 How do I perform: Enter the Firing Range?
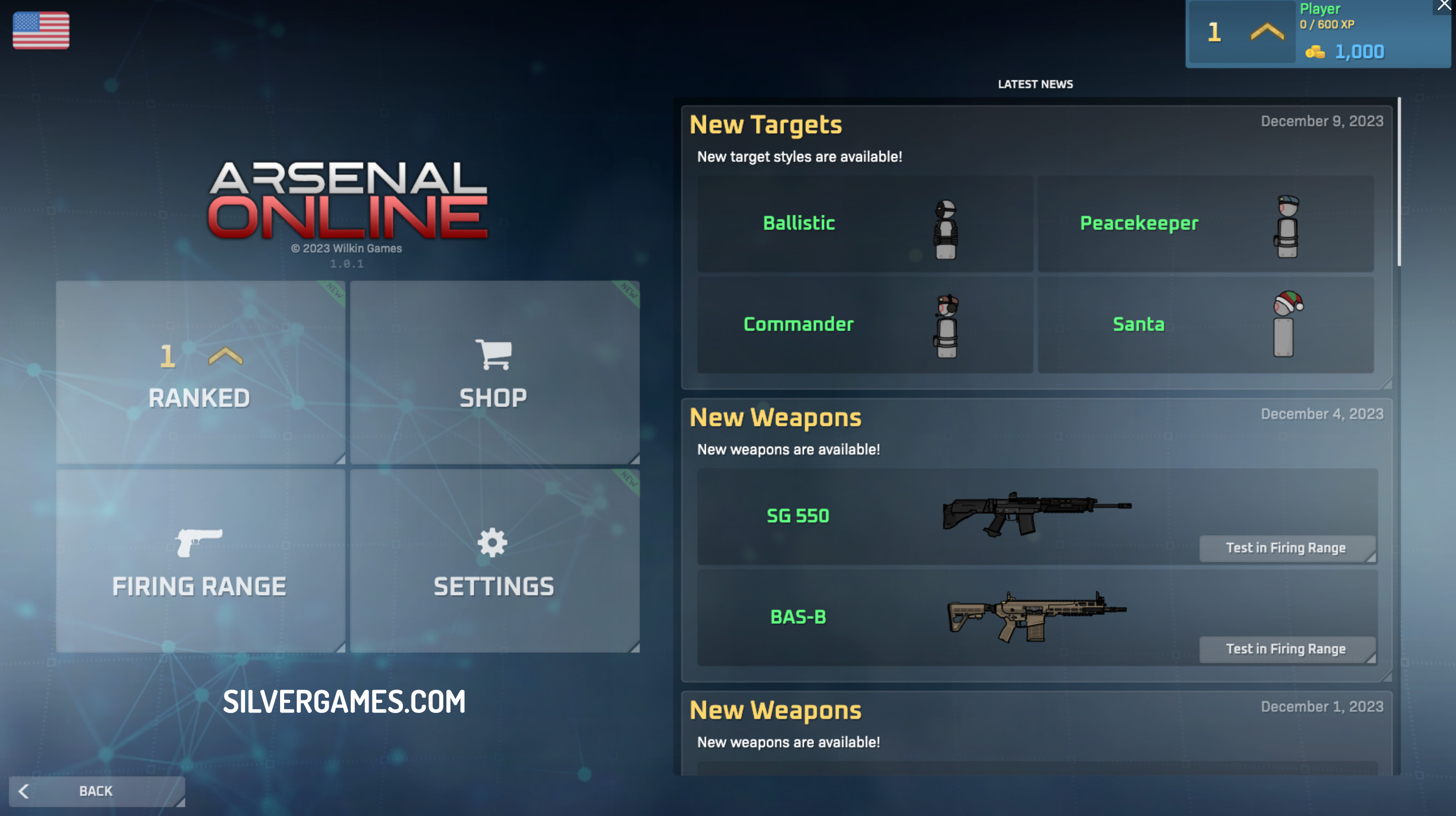point(200,561)
